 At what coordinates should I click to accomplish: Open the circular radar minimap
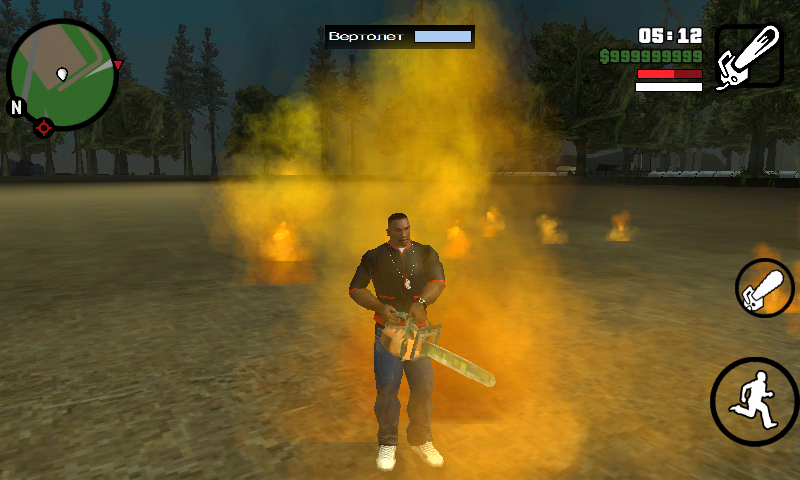tap(62, 75)
